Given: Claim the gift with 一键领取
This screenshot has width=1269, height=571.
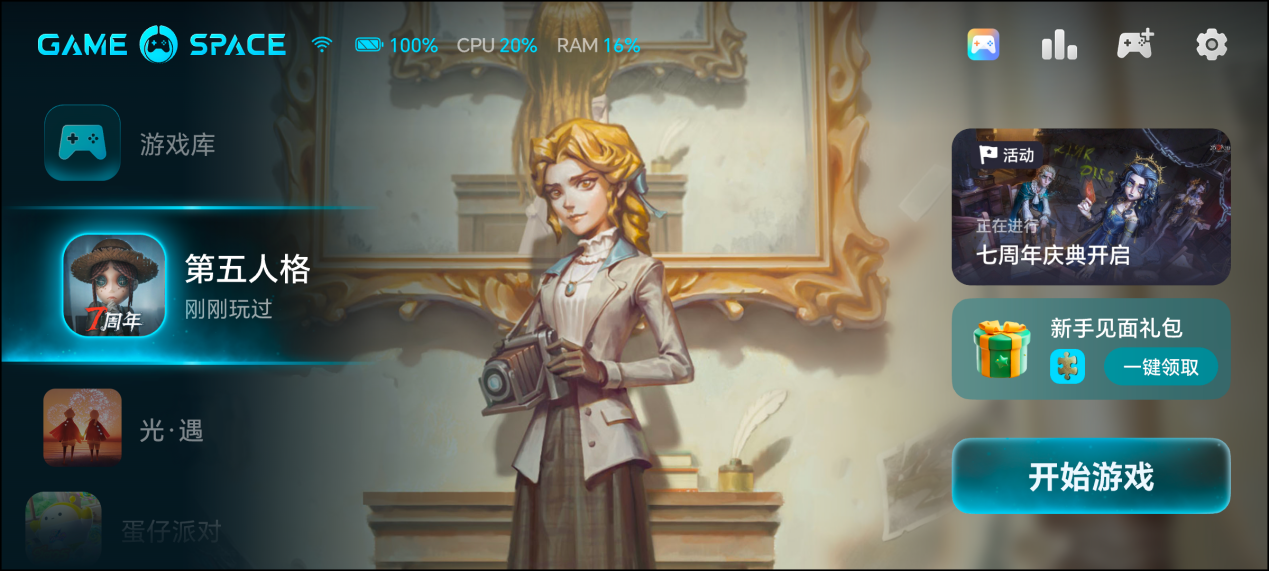Looking at the screenshot, I should [x=1160, y=367].
